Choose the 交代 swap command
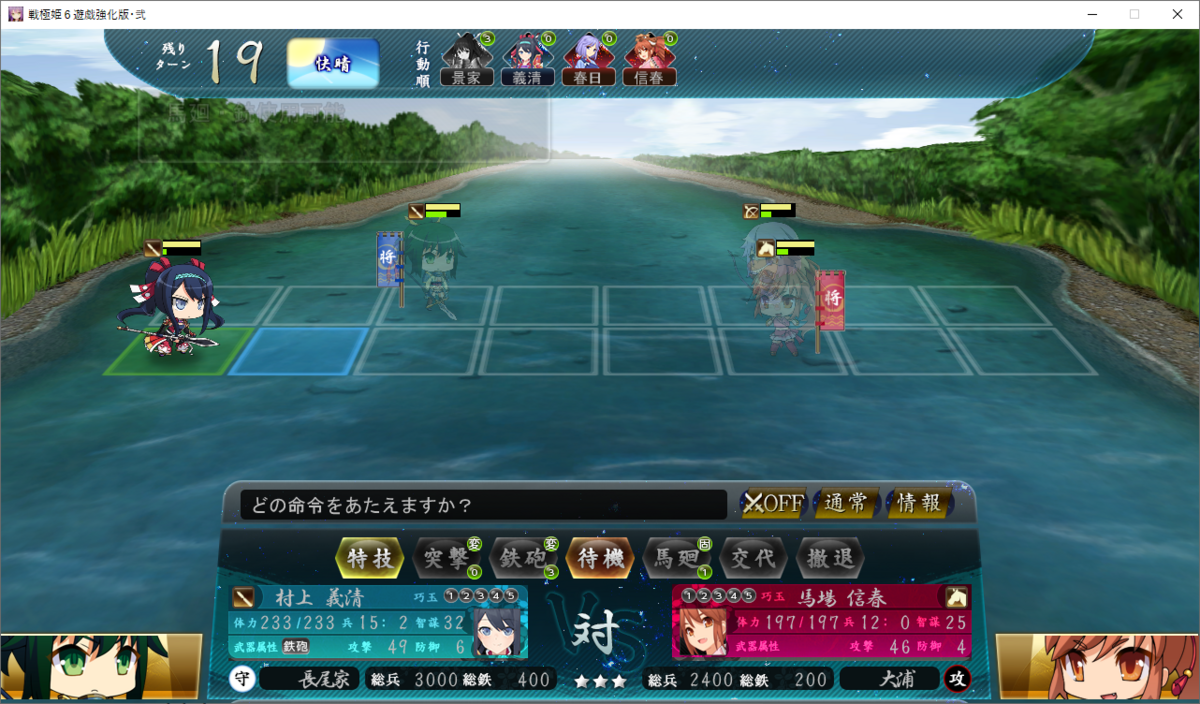 click(x=753, y=558)
